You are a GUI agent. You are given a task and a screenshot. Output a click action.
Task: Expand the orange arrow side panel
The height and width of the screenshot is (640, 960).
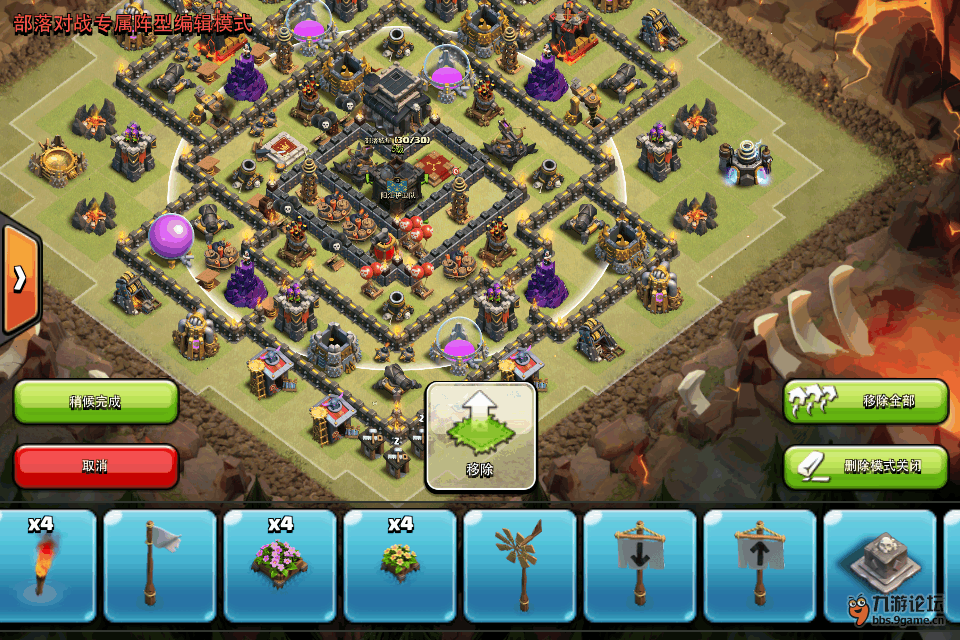coord(19,279)
